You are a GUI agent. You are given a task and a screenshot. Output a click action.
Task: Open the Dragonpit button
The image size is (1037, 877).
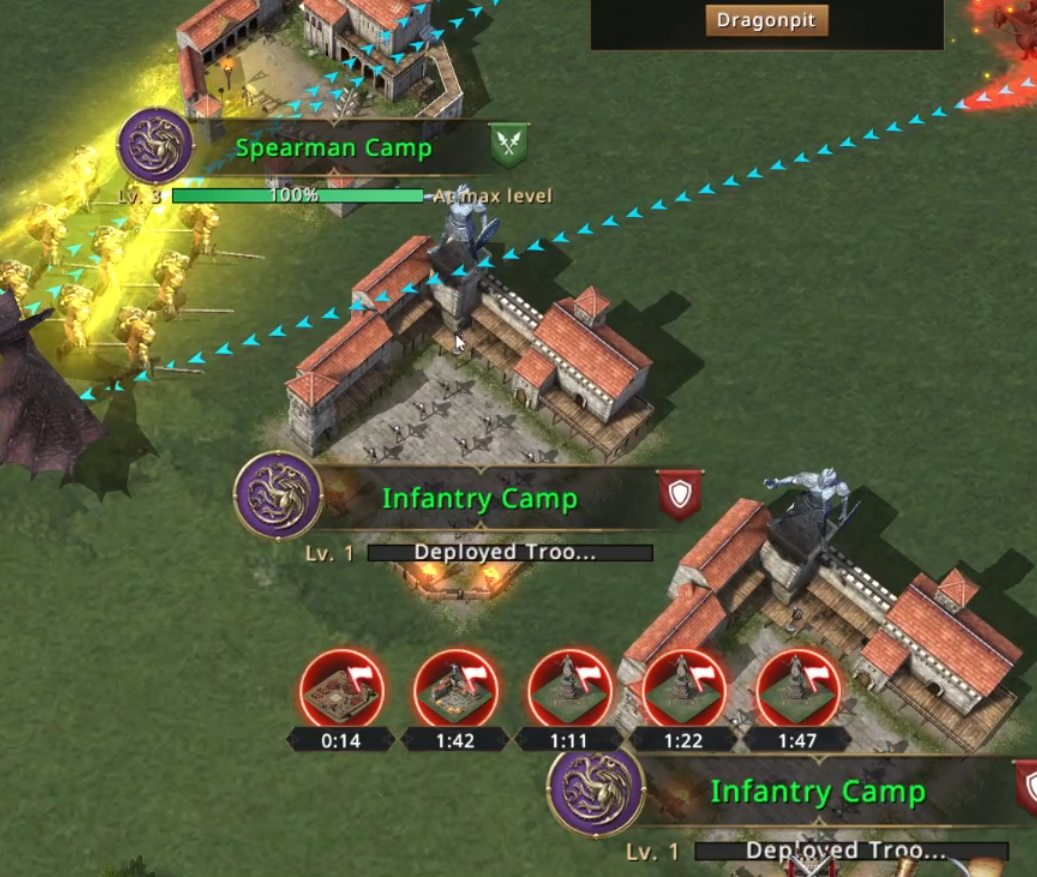(x=767, y=20)
